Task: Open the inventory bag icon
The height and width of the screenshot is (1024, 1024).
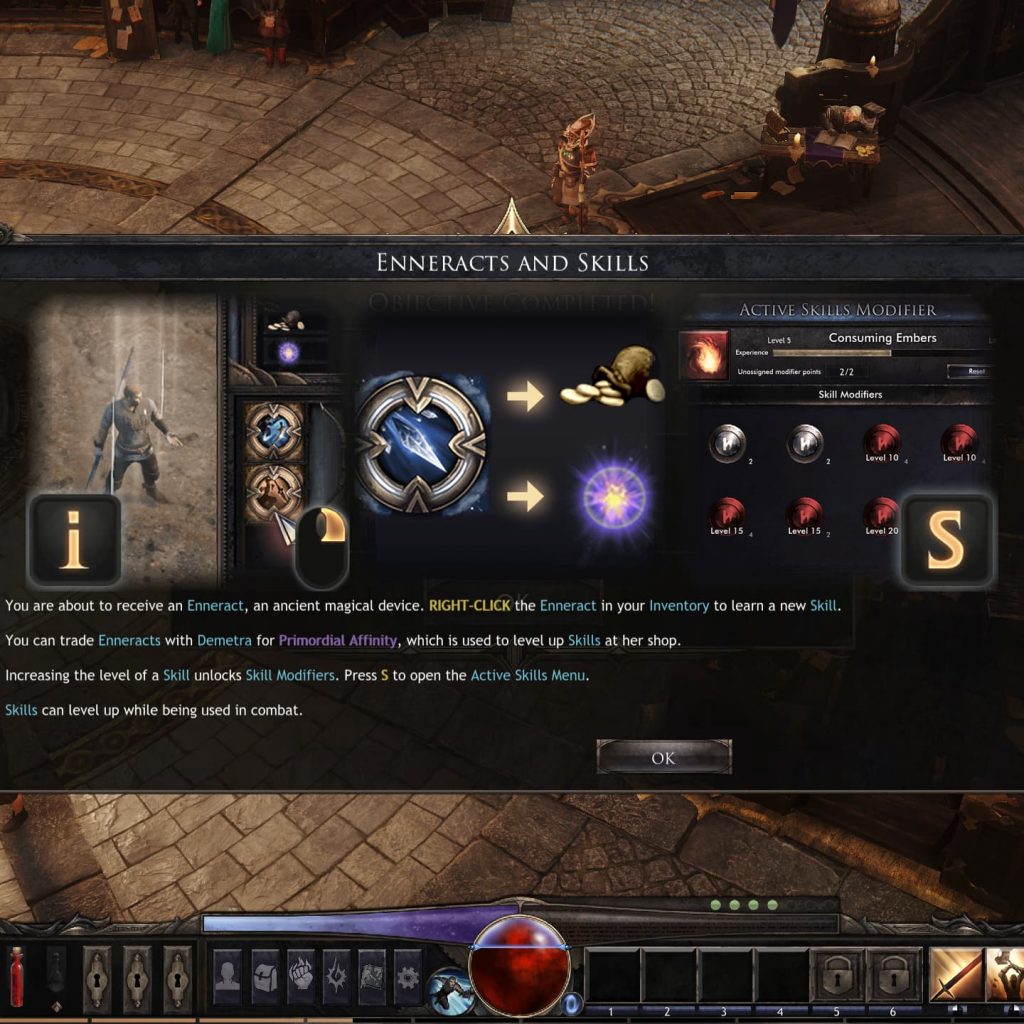Action: [x=264, y=976]
